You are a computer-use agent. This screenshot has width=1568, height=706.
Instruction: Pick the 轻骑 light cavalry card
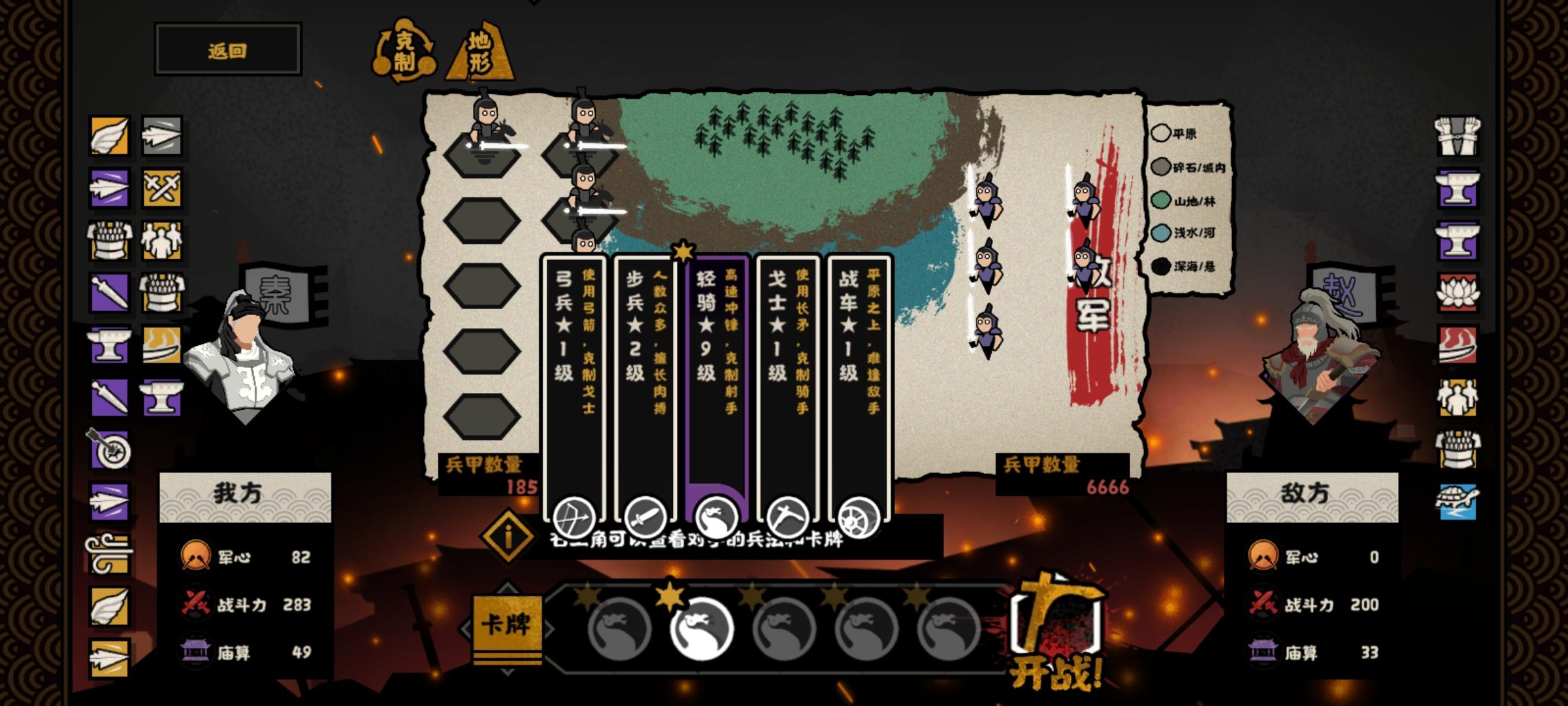coord(717,386)
